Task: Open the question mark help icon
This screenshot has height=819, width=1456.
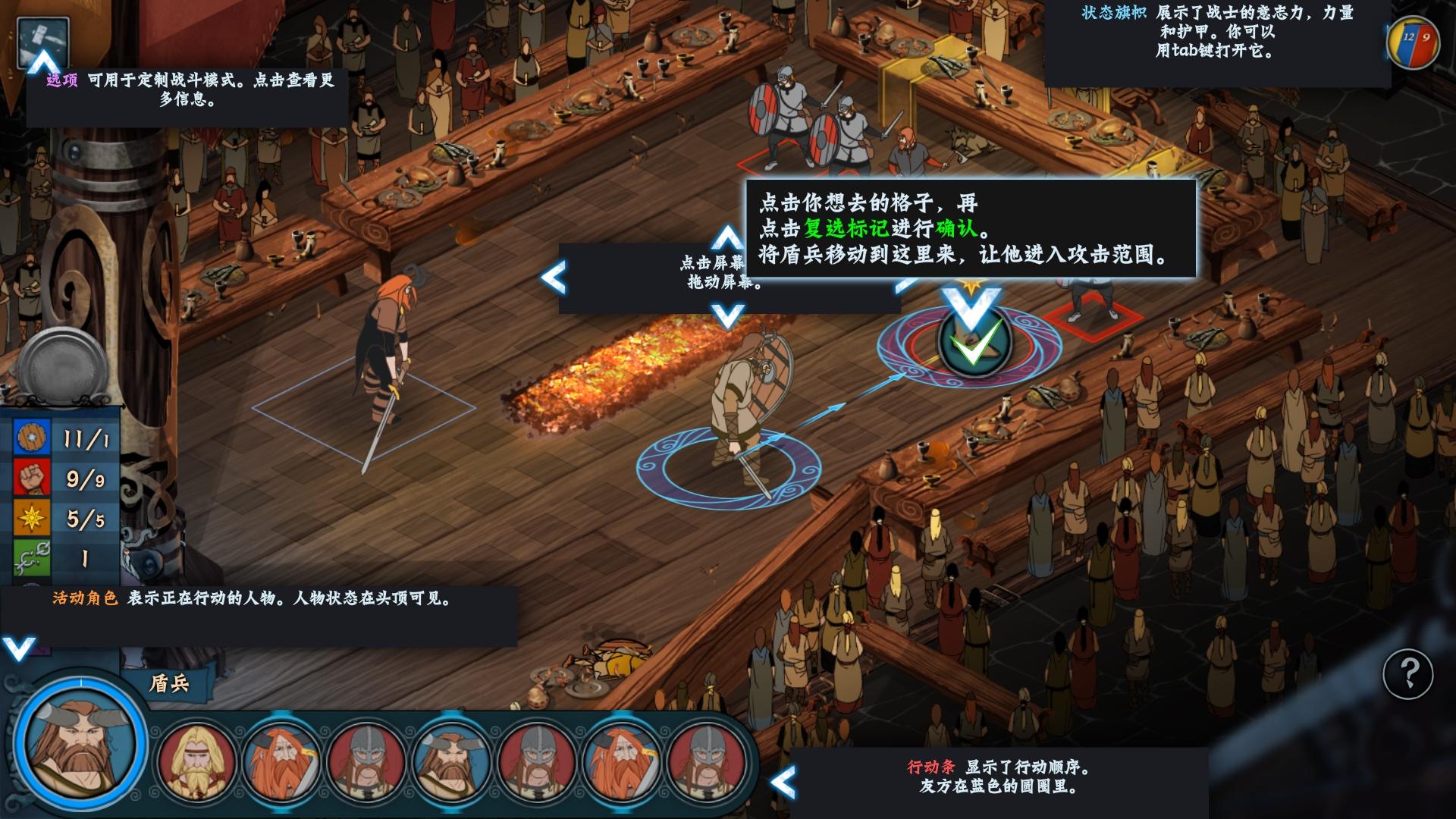Action: click(1408, 672)
